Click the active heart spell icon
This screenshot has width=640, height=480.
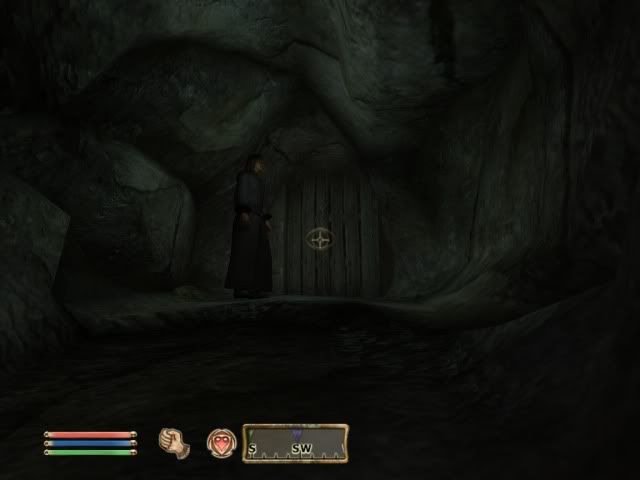pos(219,441)
